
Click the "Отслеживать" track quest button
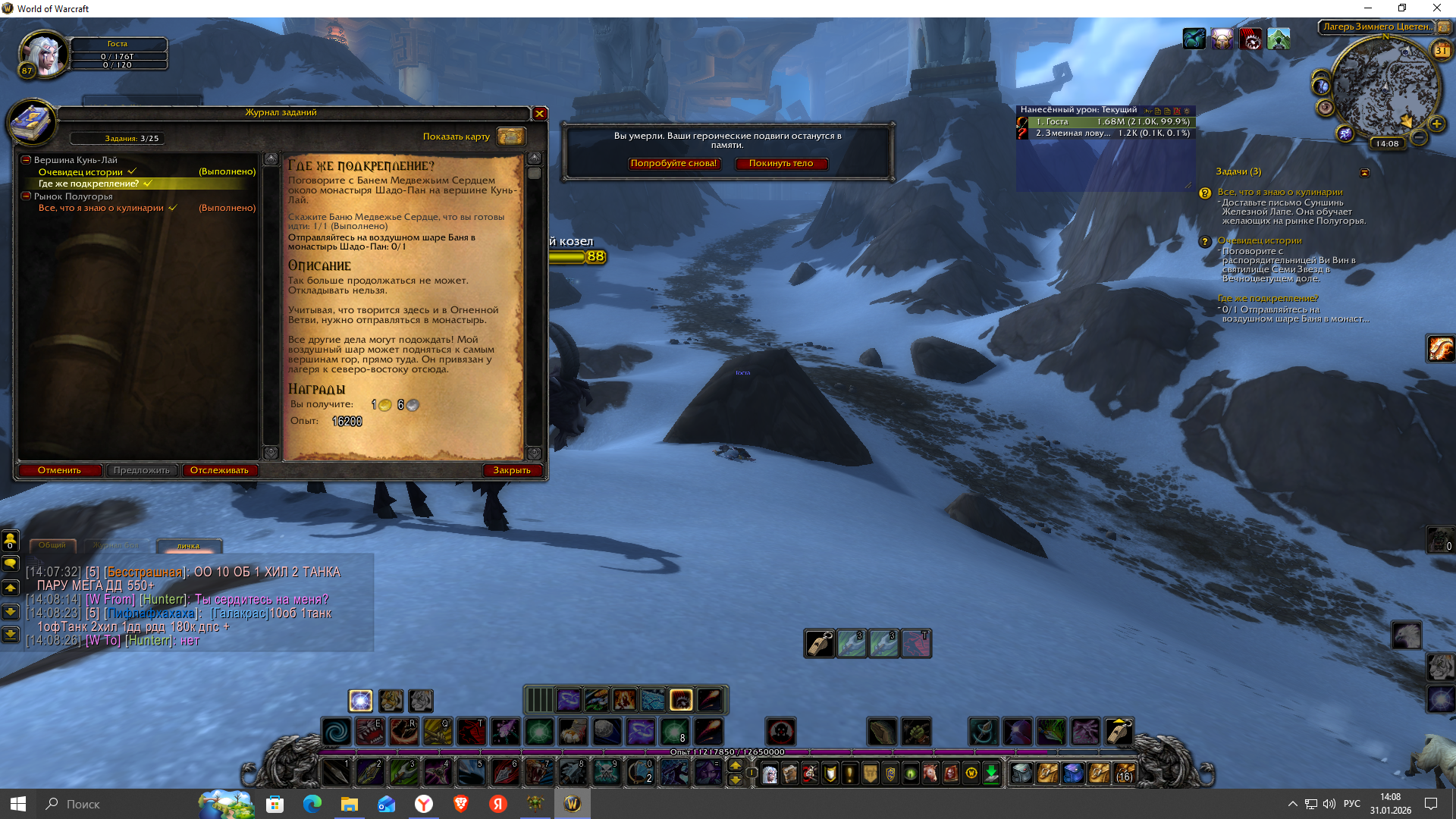pyautogui.click(x=219, y=470)
